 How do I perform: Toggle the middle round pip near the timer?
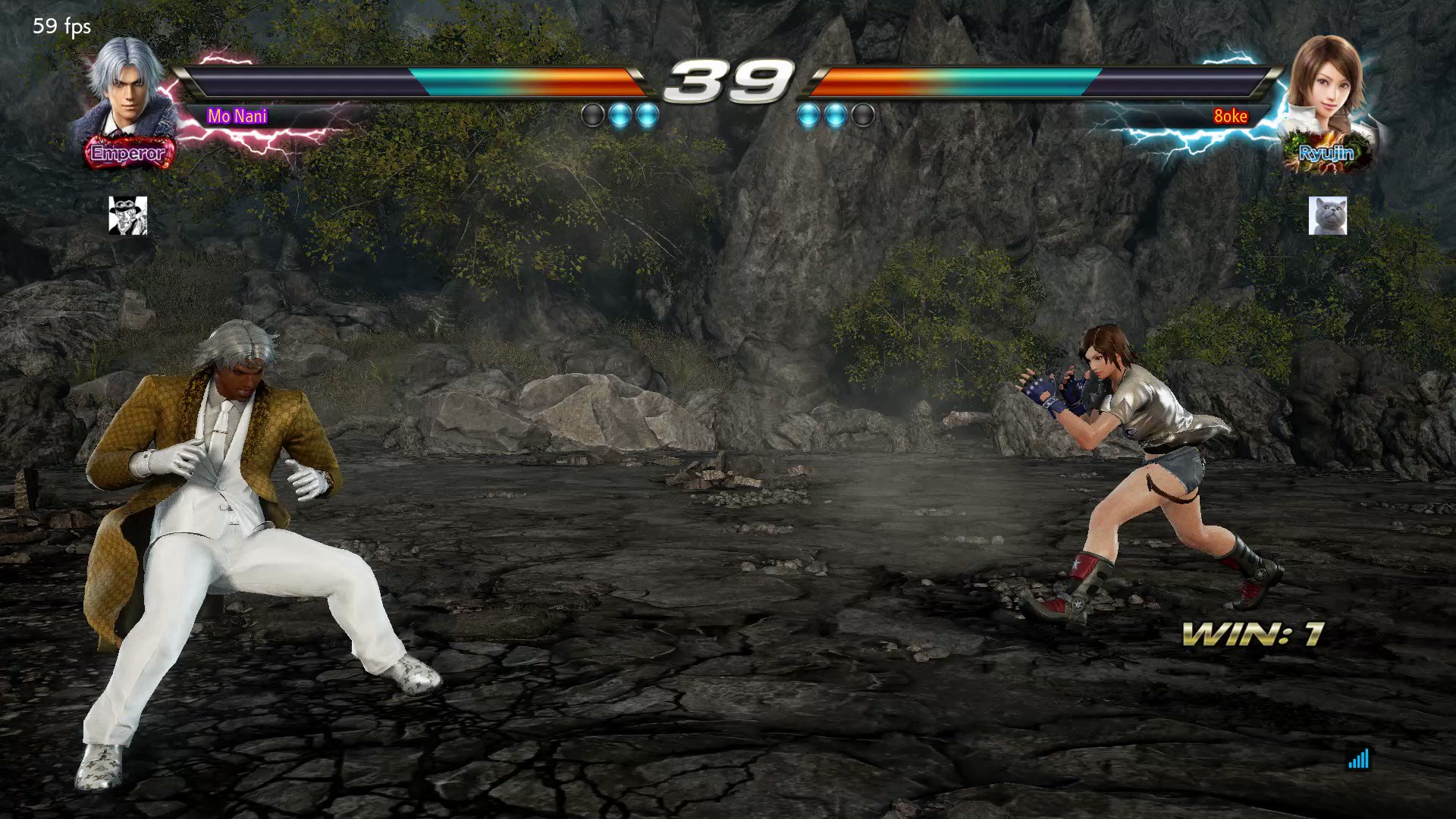622,114
